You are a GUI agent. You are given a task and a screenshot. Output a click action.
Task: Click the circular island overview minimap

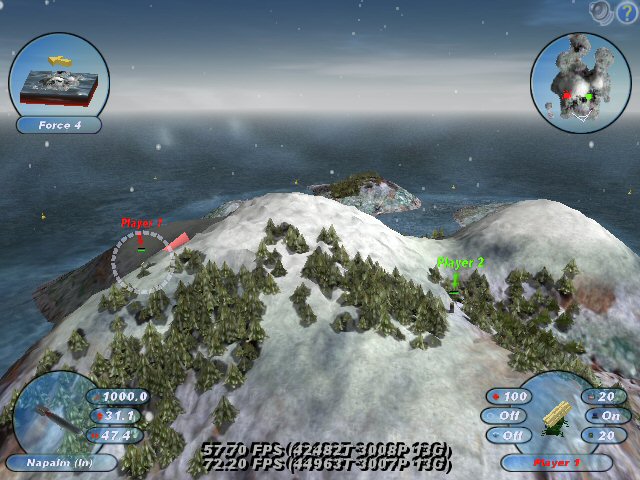tap(579, 83)
